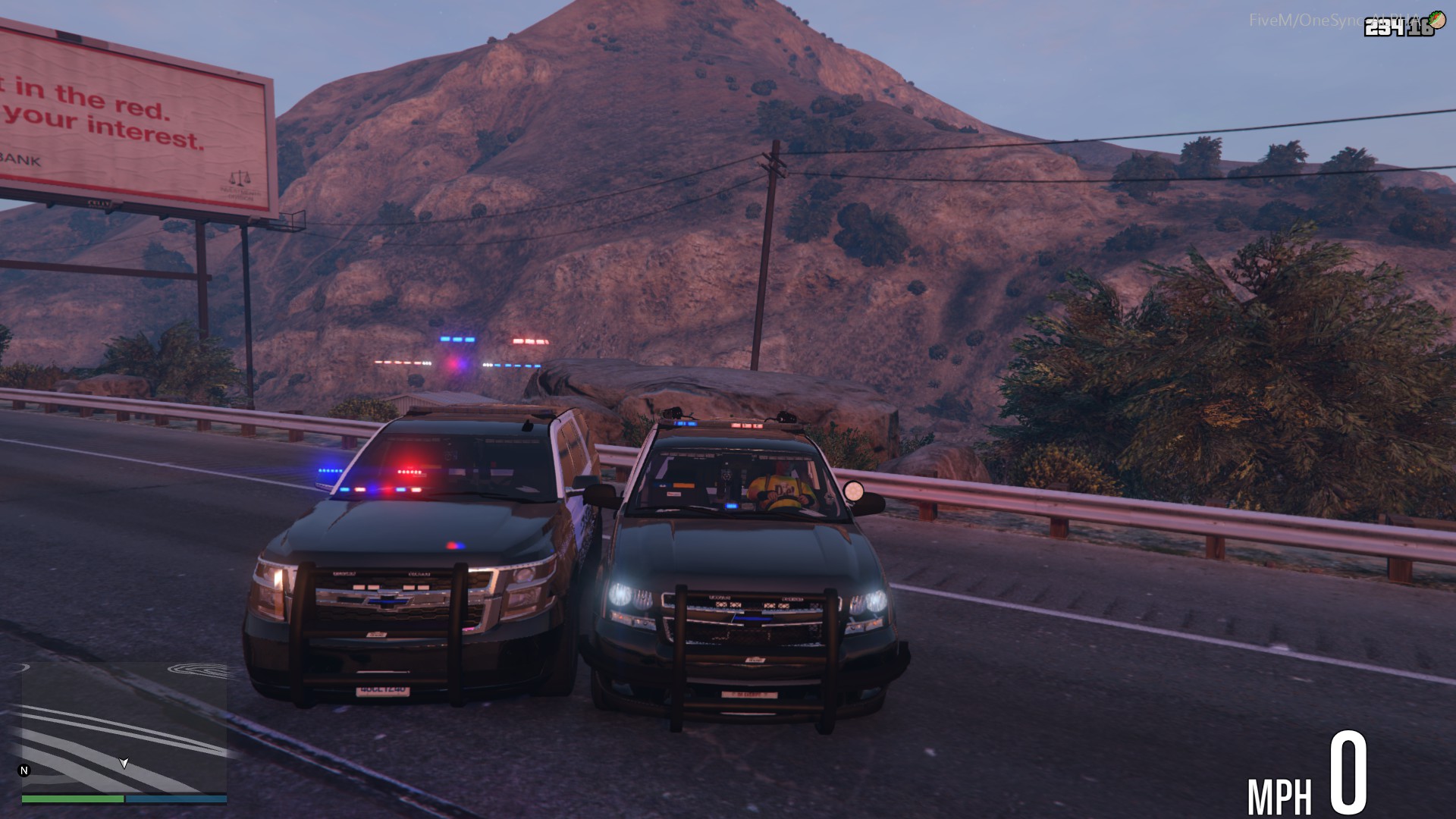1456x819 pixels.
Task: Click the taco icon beside the clock
Action: pyautogui.click(x=1437, y=20)
